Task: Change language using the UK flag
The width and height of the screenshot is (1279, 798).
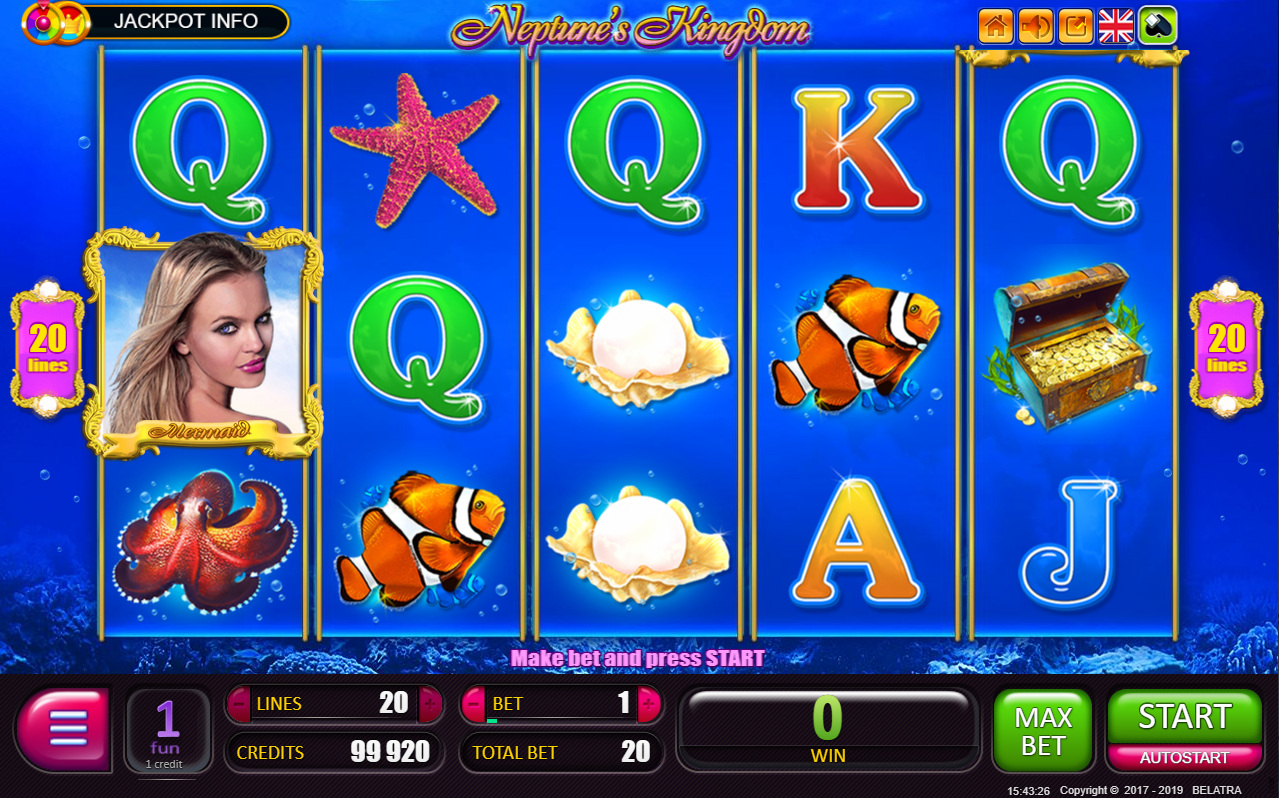Action: coord(1116,26)
